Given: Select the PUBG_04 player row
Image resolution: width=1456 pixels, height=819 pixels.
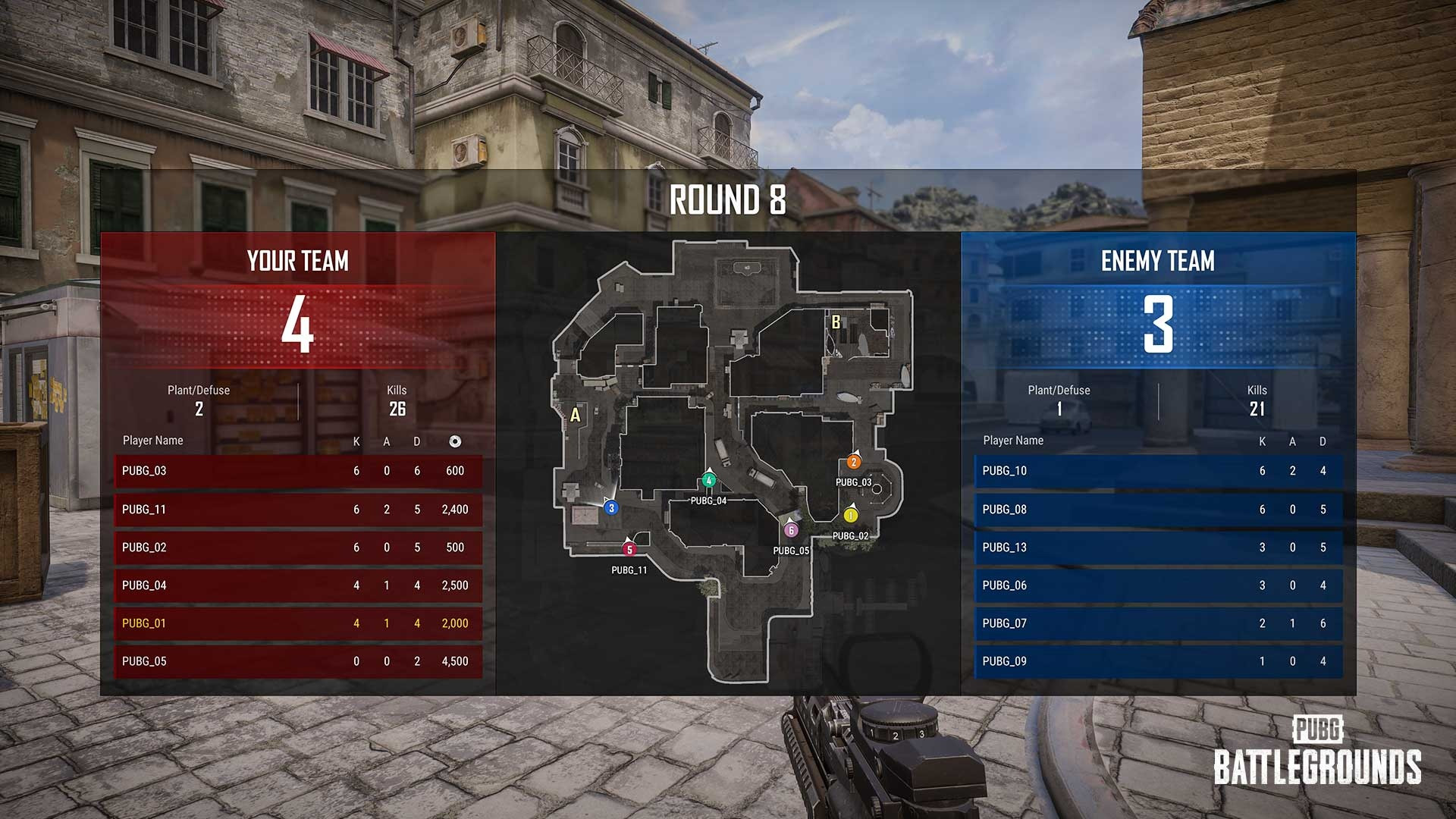Looking at the screenshot, I should pos(298,585).
